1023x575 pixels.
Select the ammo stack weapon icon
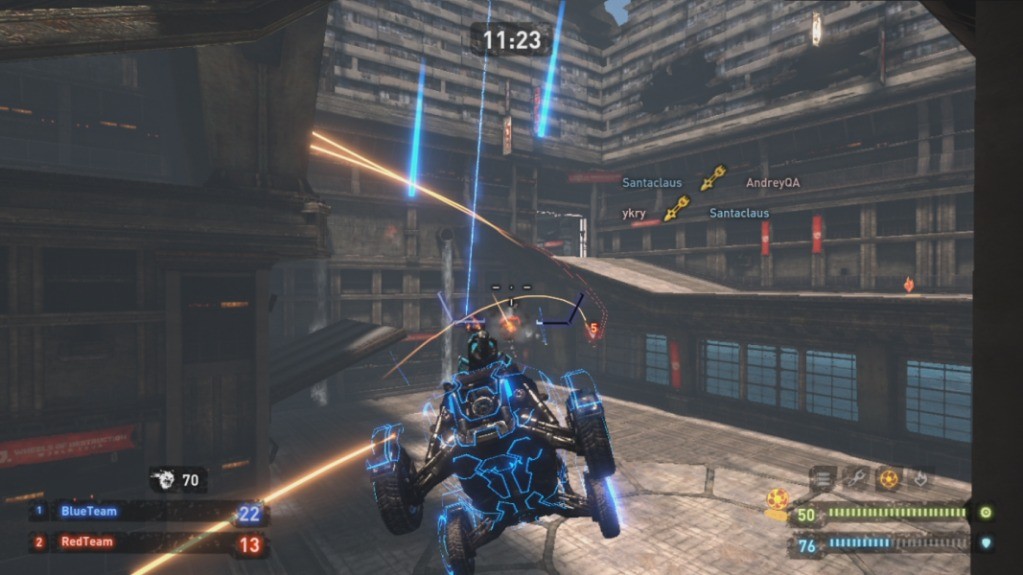tap(822, 479)
